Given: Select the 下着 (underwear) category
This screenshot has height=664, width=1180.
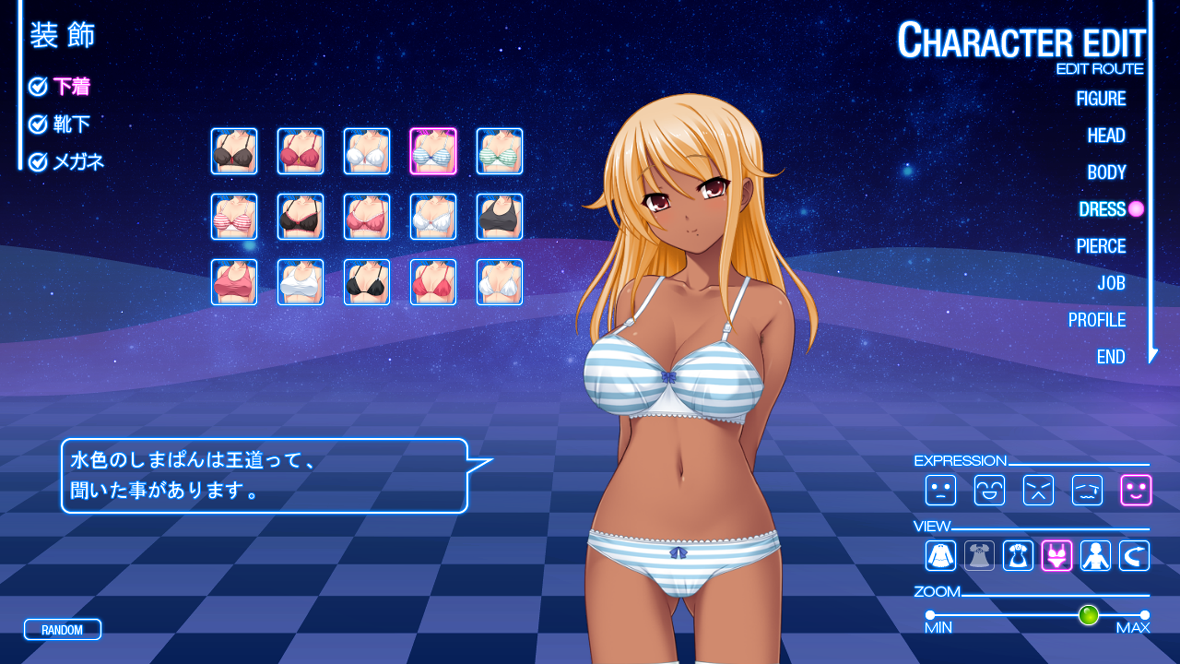Looking at the screenshot, I should (x=71, y=87).
